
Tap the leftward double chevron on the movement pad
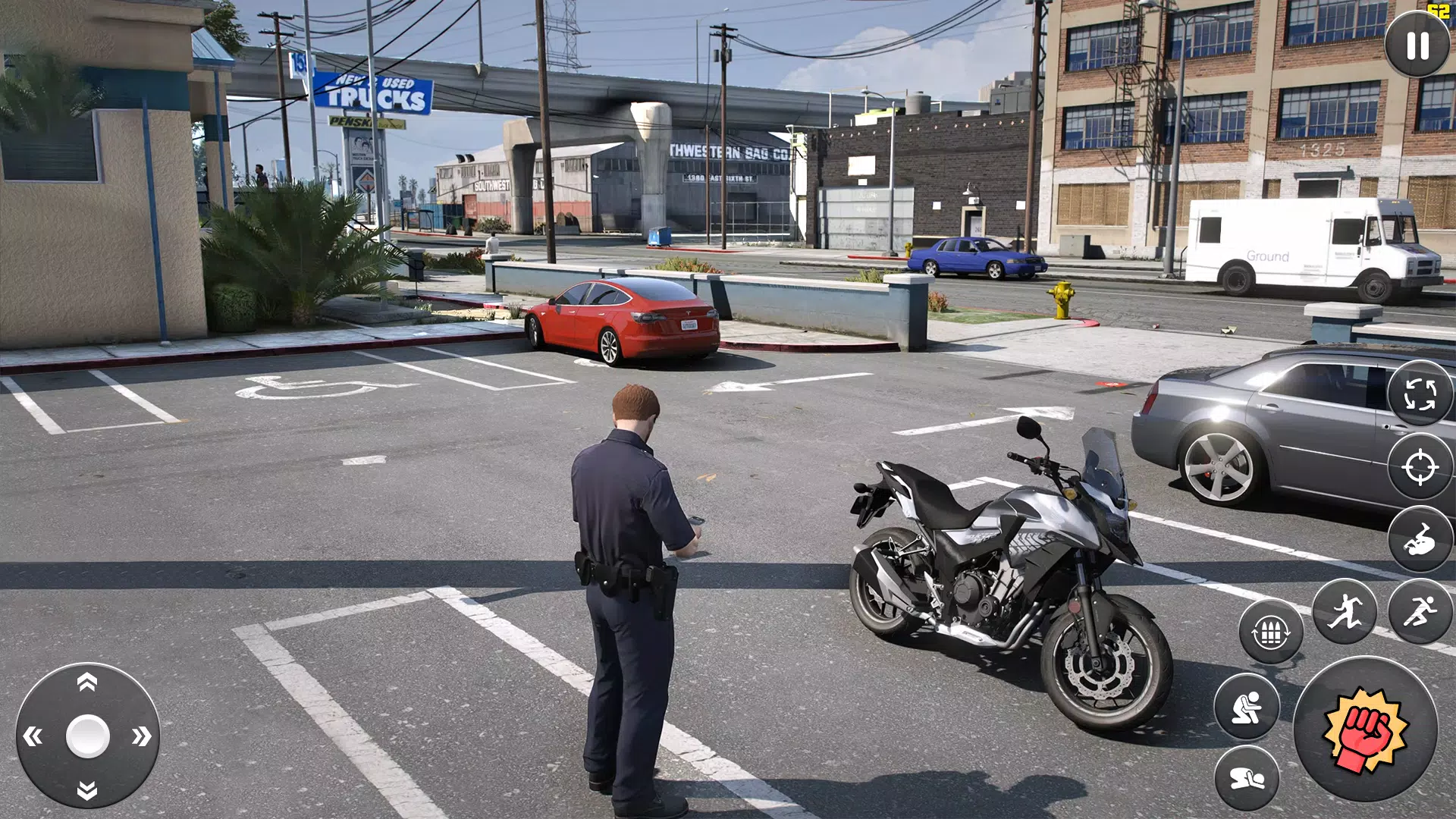(33, 736)
